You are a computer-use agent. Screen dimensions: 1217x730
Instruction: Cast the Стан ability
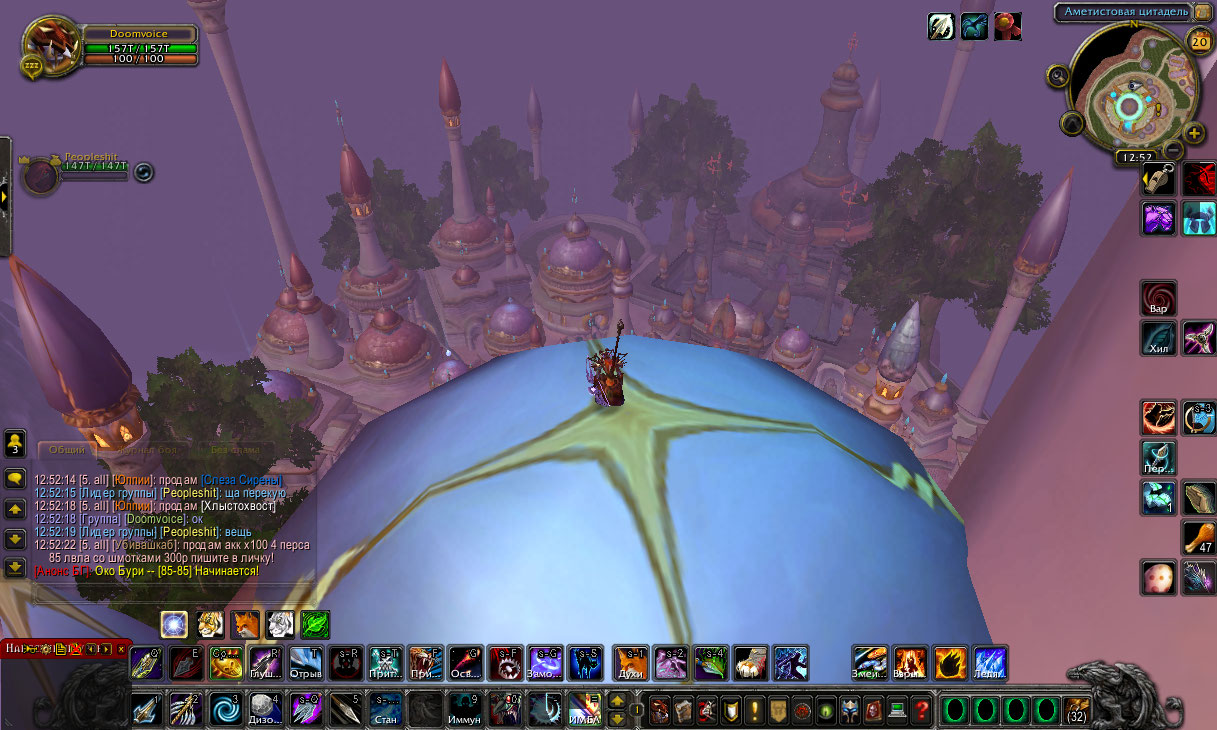pyautogui.click(x=386, y=709)
